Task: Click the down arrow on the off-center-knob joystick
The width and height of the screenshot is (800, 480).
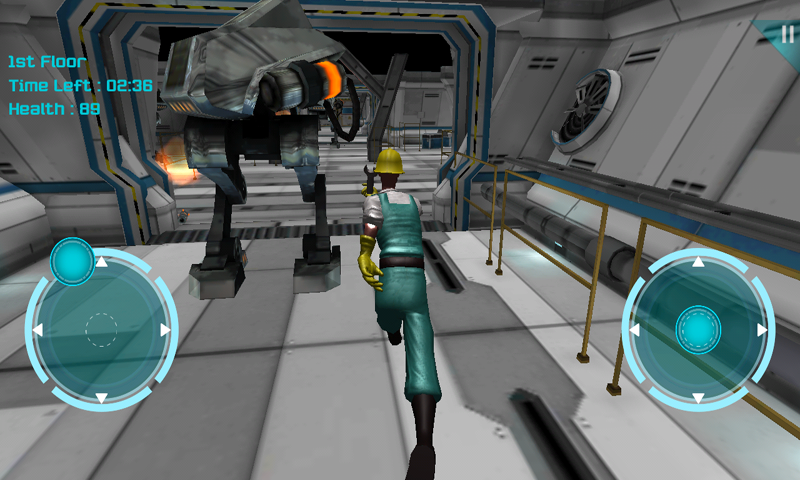Action: [101, 398]
